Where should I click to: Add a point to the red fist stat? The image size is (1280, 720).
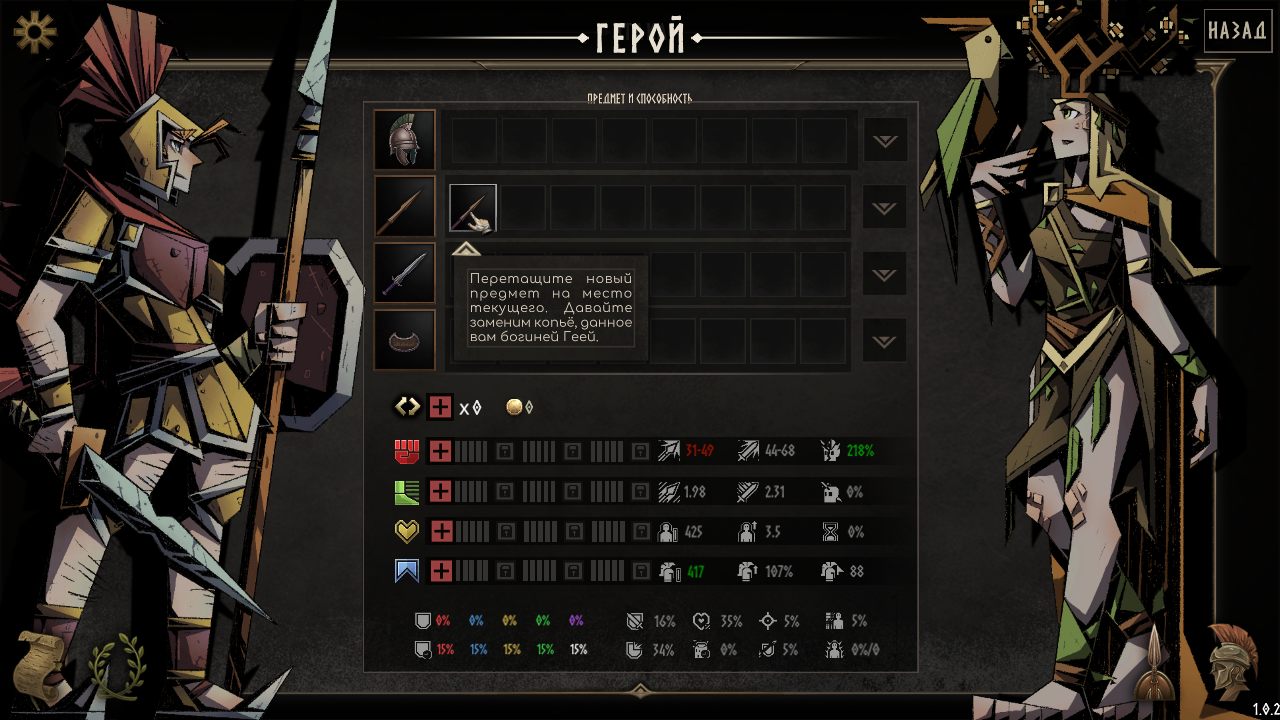[x=440, y=451]
